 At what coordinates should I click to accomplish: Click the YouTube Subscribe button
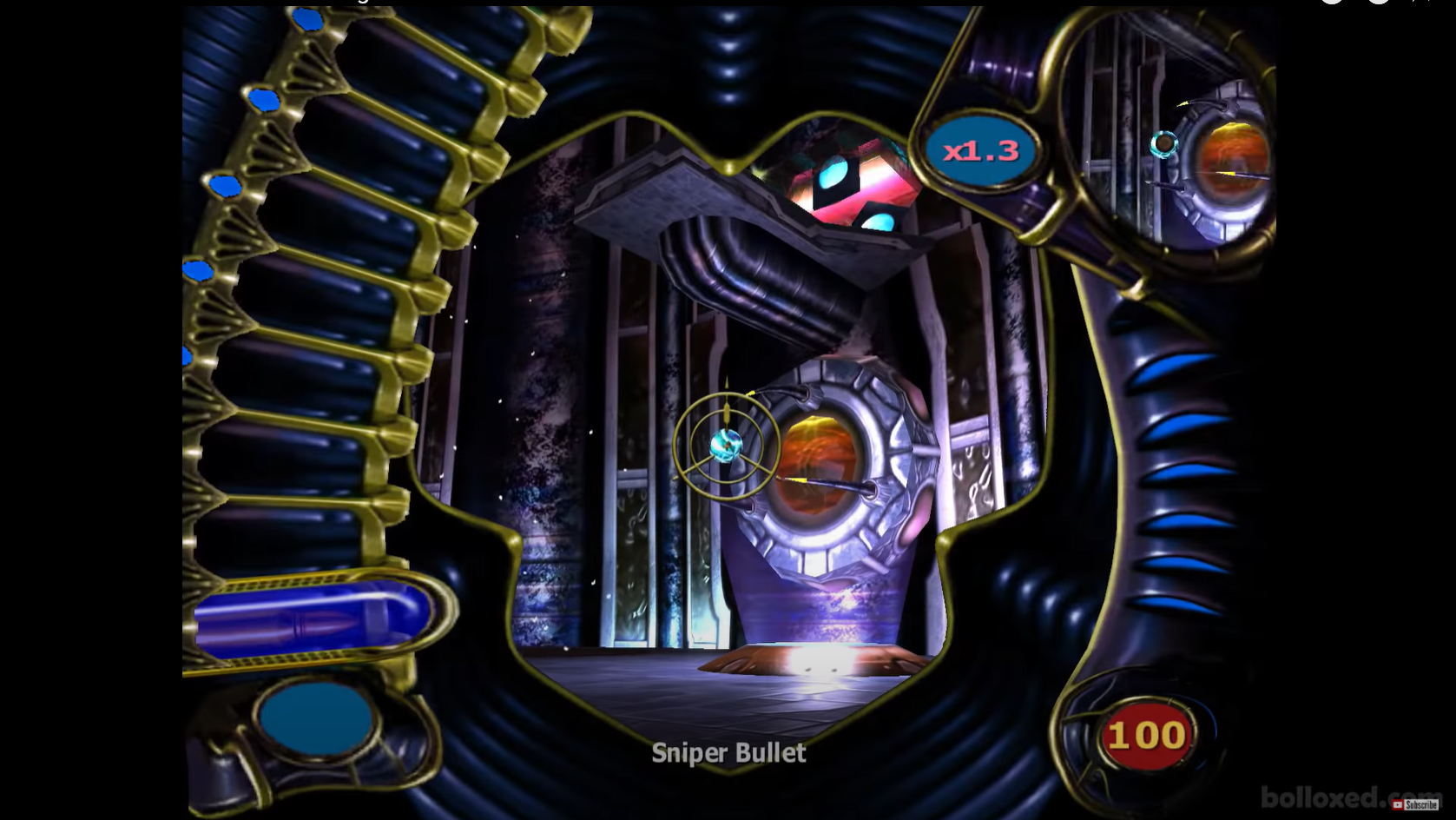1415,804
